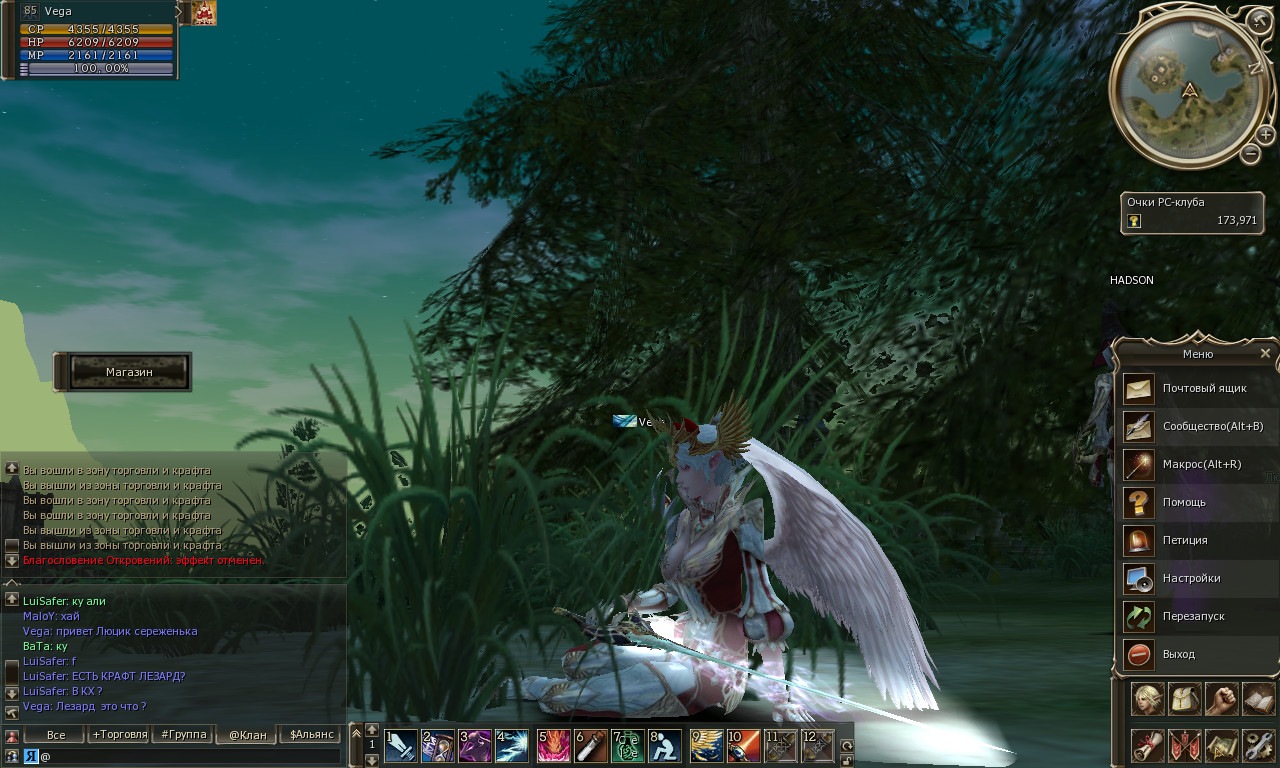Activate the sword attack skill in slot 1
This screenshot has height=768, width=1280.
click(x=401, y=746)
